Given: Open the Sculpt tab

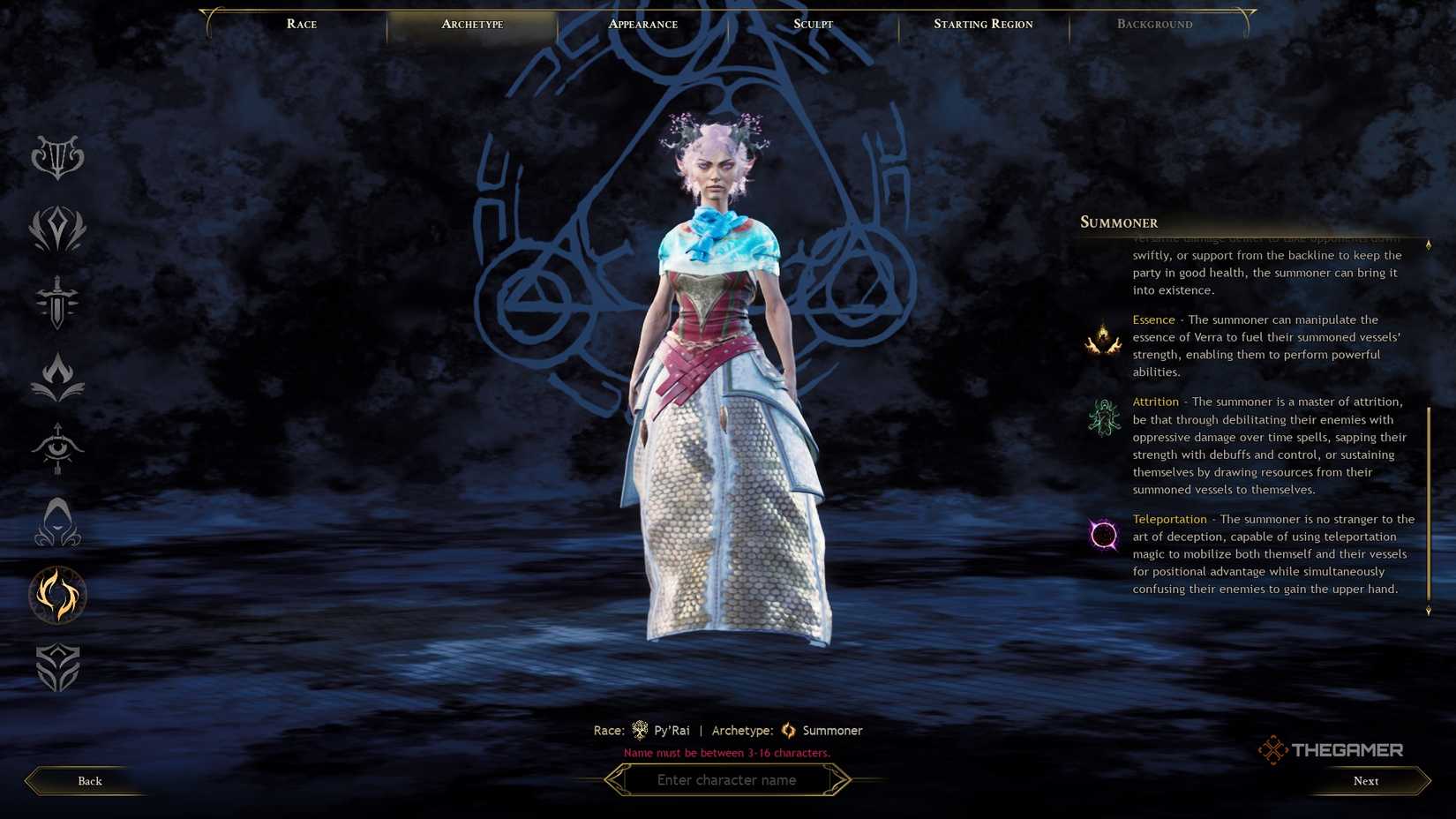Looking at the screenshot, I should pyautogui.click(x=813, y=24).
